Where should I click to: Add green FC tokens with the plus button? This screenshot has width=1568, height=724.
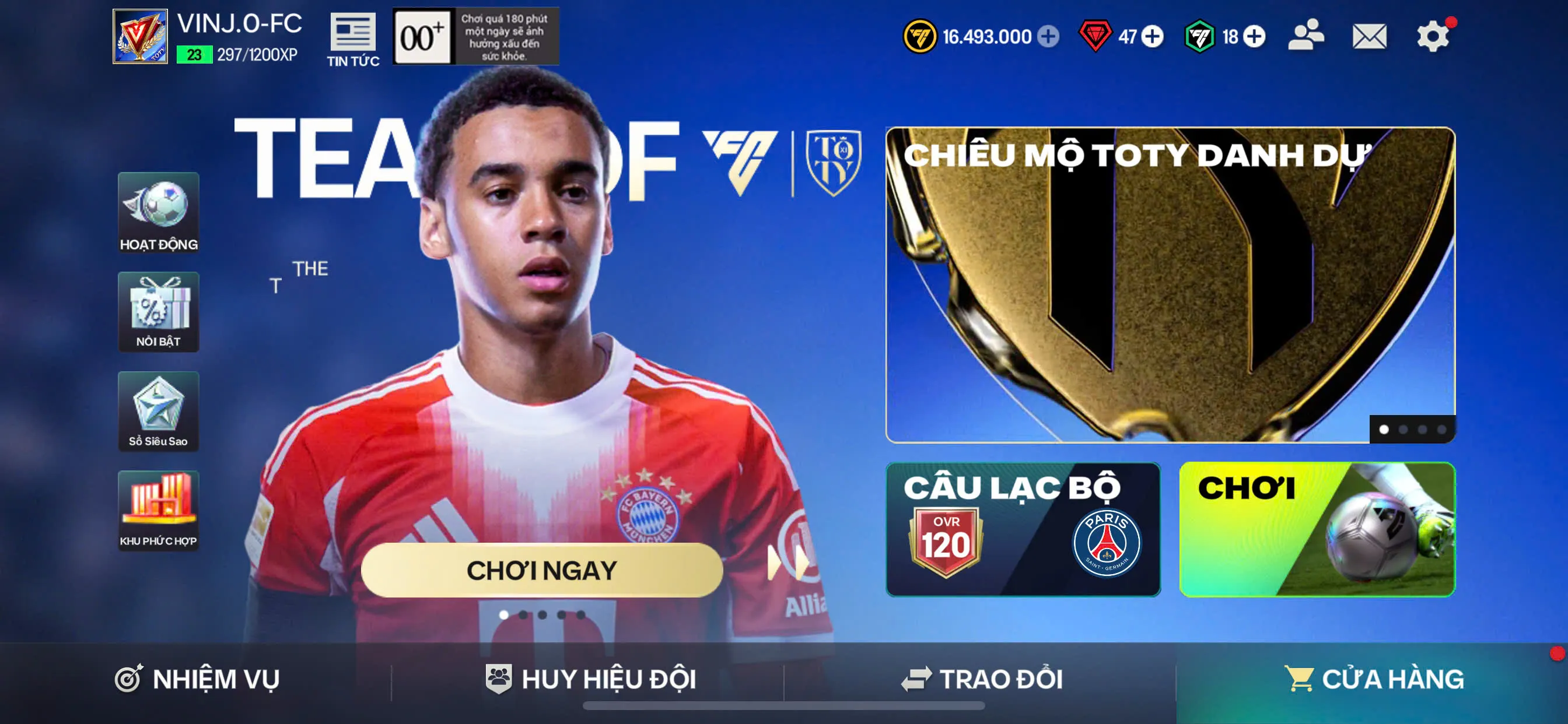pos(1254,37)
